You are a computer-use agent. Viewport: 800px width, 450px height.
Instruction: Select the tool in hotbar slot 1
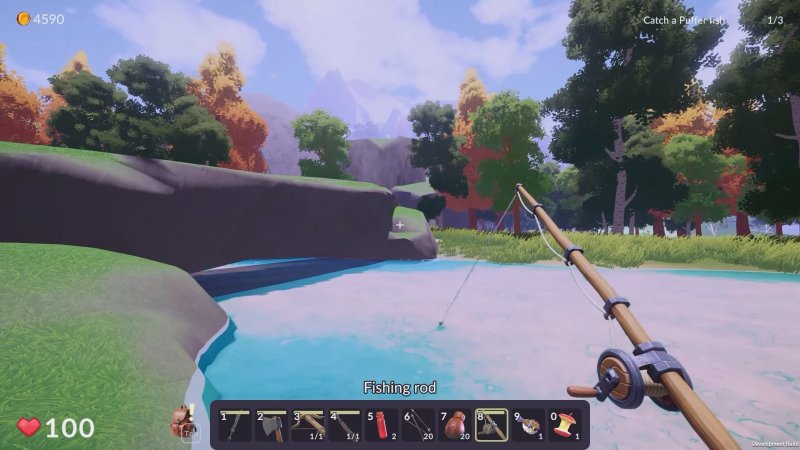[235, 425]
